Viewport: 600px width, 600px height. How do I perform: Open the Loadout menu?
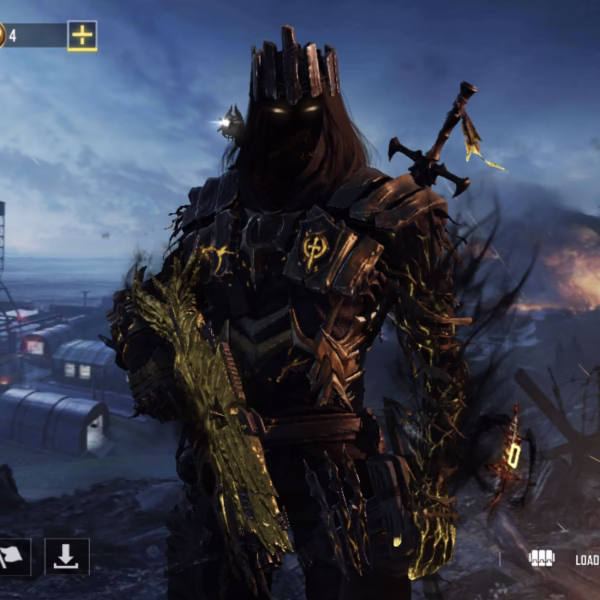click(563, 559)
